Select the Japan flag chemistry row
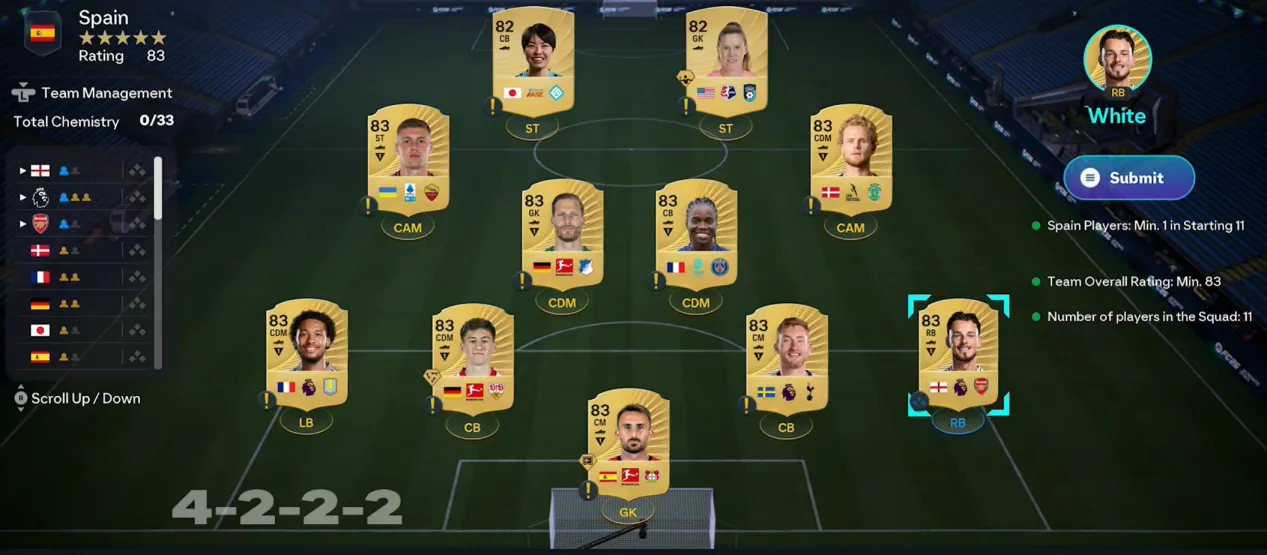Viewport: 1267px width, 555px height. (x=40, y=330)
